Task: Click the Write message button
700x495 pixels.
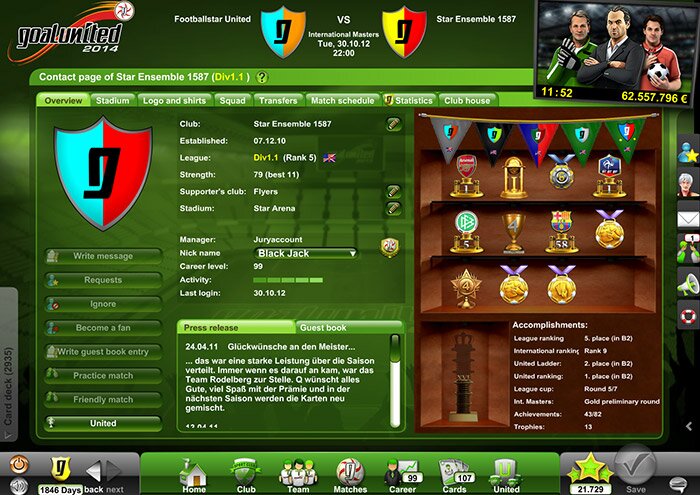Action: pos(102,256)
